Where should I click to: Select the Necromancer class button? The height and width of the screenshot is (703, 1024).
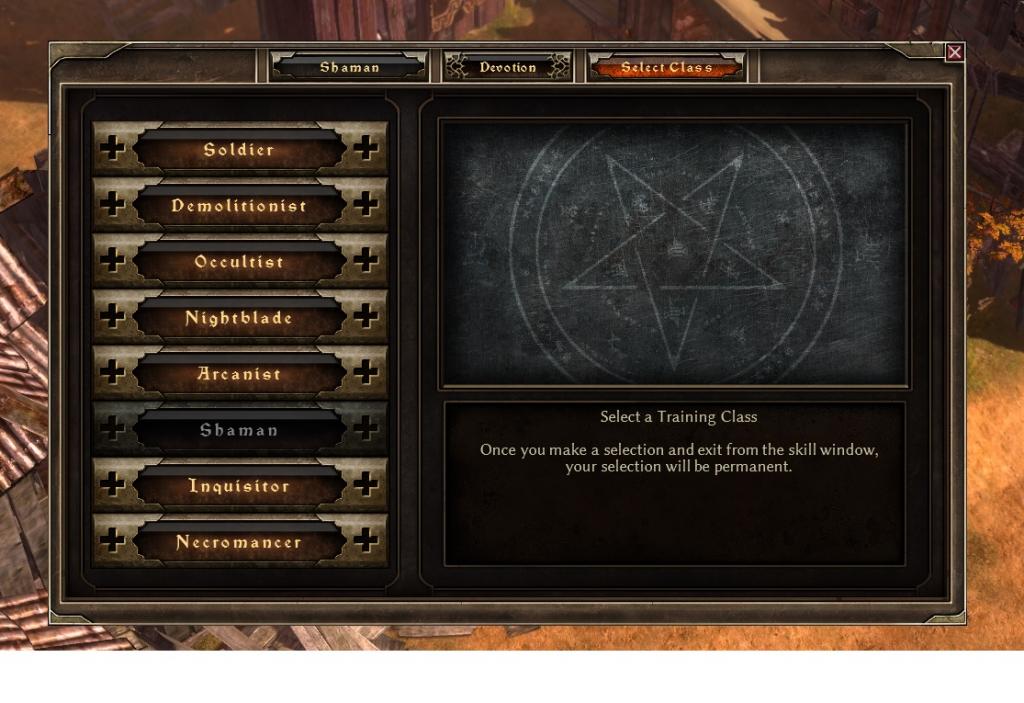click(x=239, y=542)
